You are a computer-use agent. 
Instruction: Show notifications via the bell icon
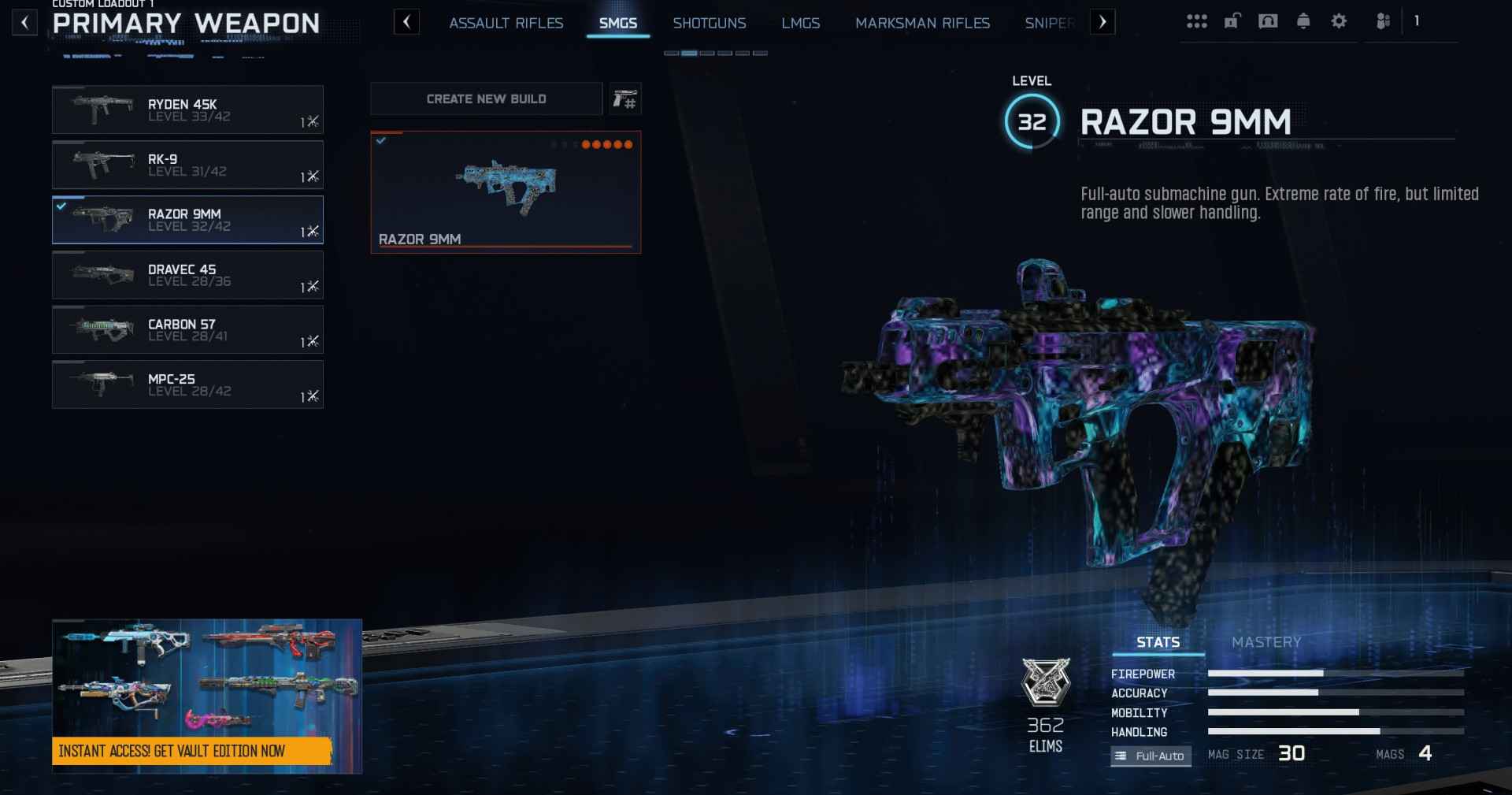pos(1303,21)
